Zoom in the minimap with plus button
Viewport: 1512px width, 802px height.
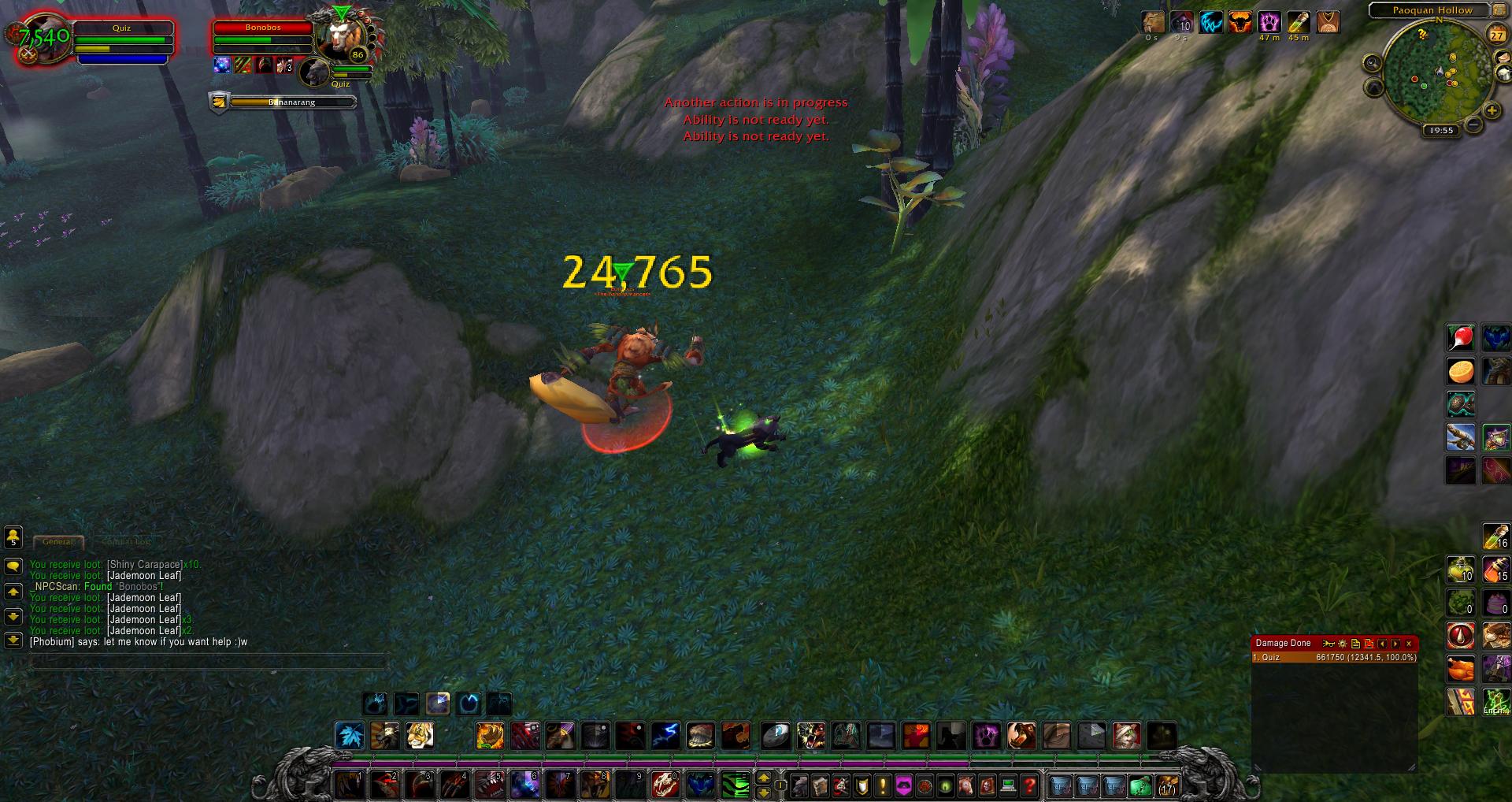1491,111
